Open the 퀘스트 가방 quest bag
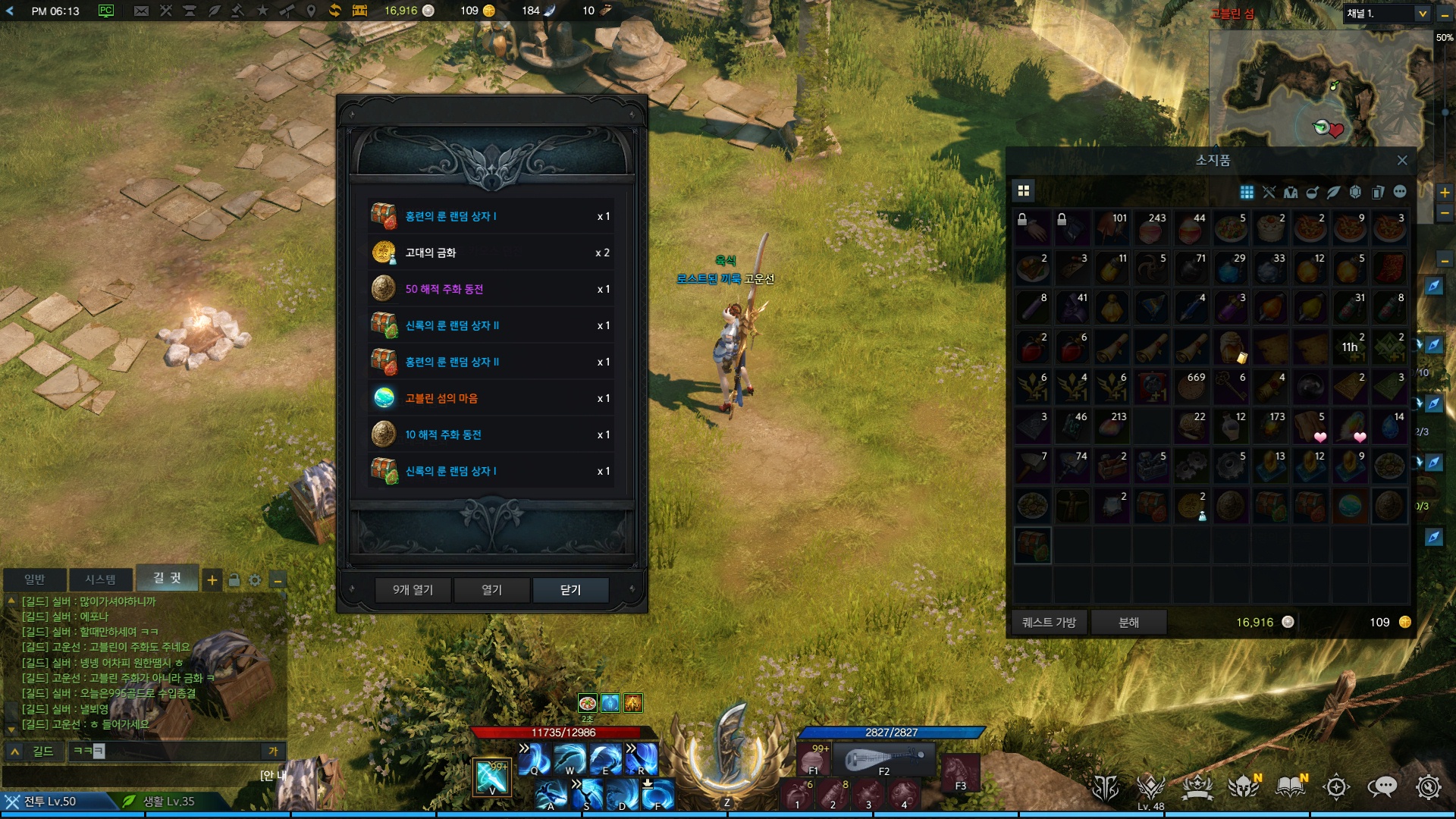 pyautogui.click(x=1050, y=623)
